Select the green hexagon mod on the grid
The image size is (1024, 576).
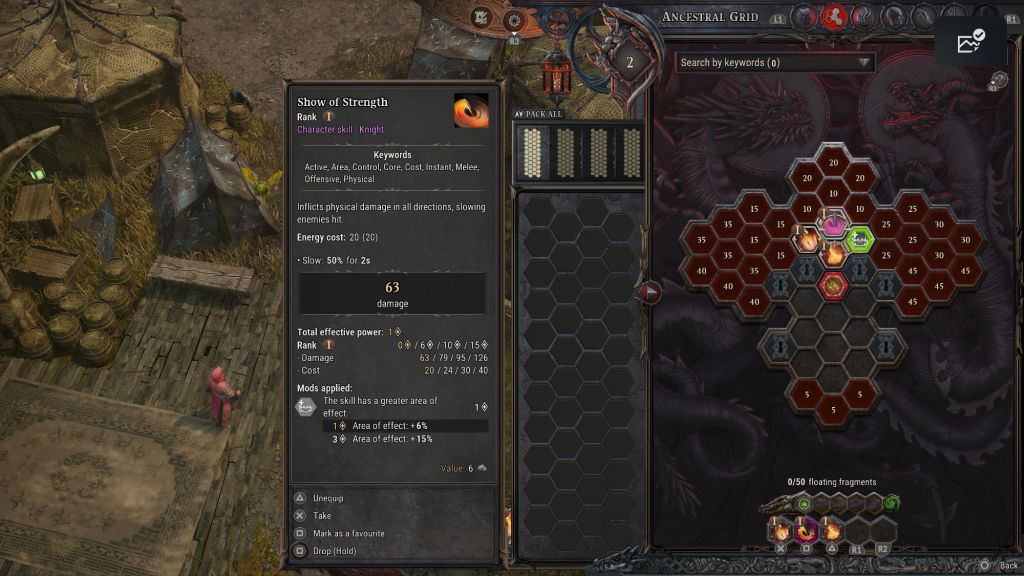tap(859, 238)
